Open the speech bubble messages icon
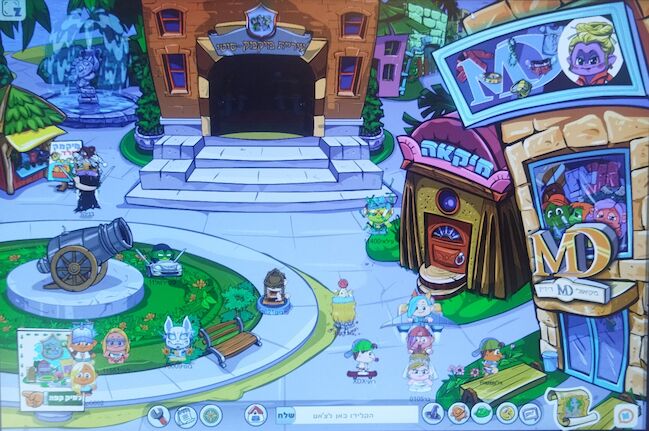 pos(531,413)
